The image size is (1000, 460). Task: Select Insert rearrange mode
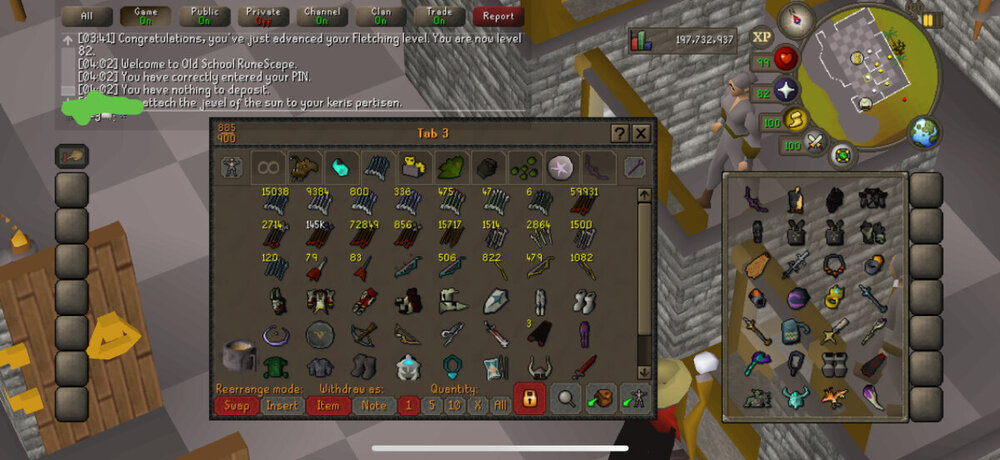(x=283, y=405)
